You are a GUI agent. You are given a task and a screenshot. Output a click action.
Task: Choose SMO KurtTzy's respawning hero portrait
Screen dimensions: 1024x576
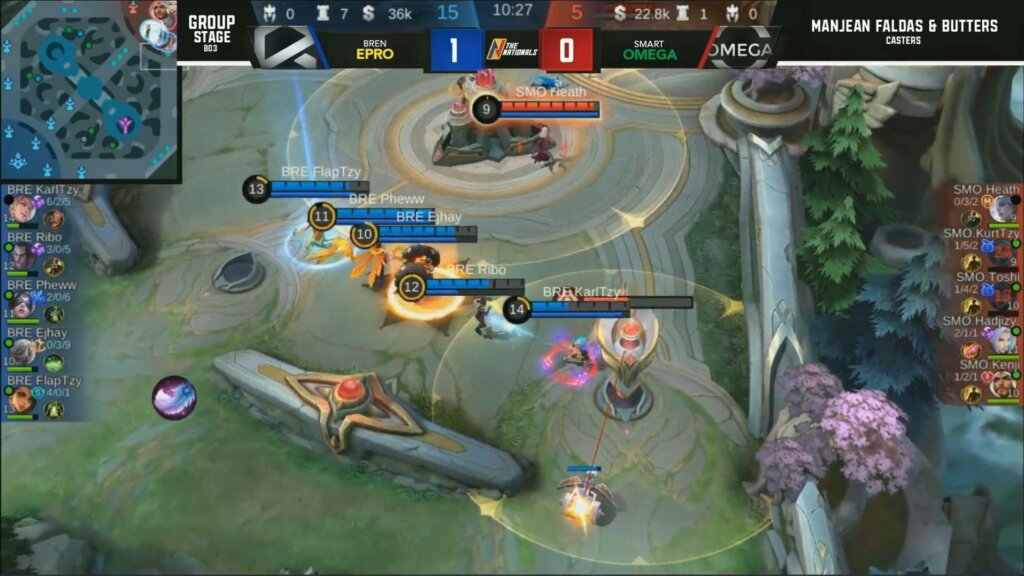click(x=1003, y=250)
